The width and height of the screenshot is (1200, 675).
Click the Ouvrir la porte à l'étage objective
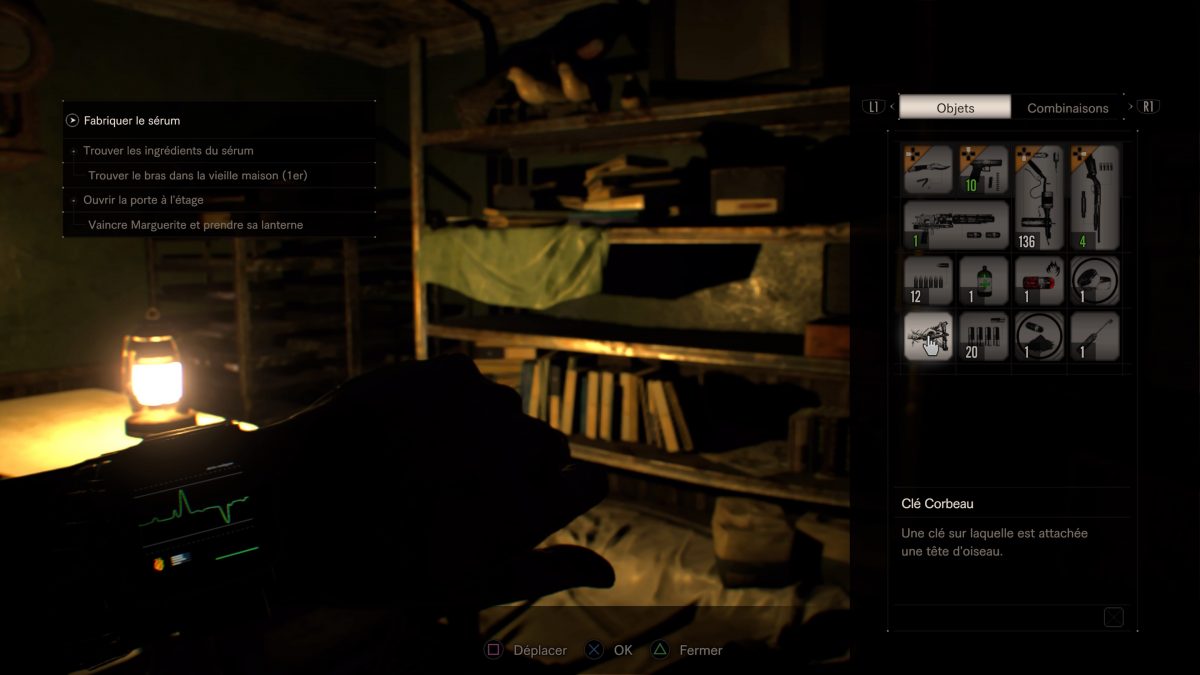pos(143,200)
